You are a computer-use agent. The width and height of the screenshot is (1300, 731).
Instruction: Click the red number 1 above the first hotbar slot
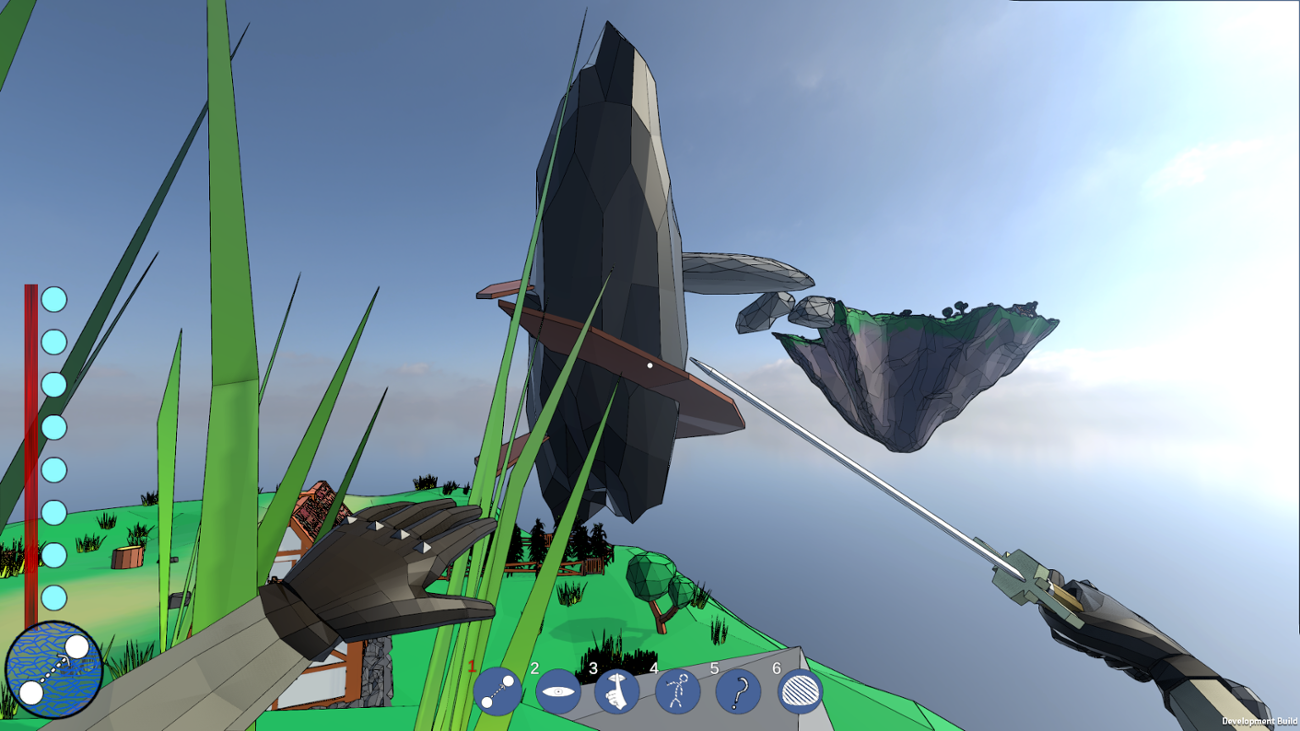click(x=470, y=664)
